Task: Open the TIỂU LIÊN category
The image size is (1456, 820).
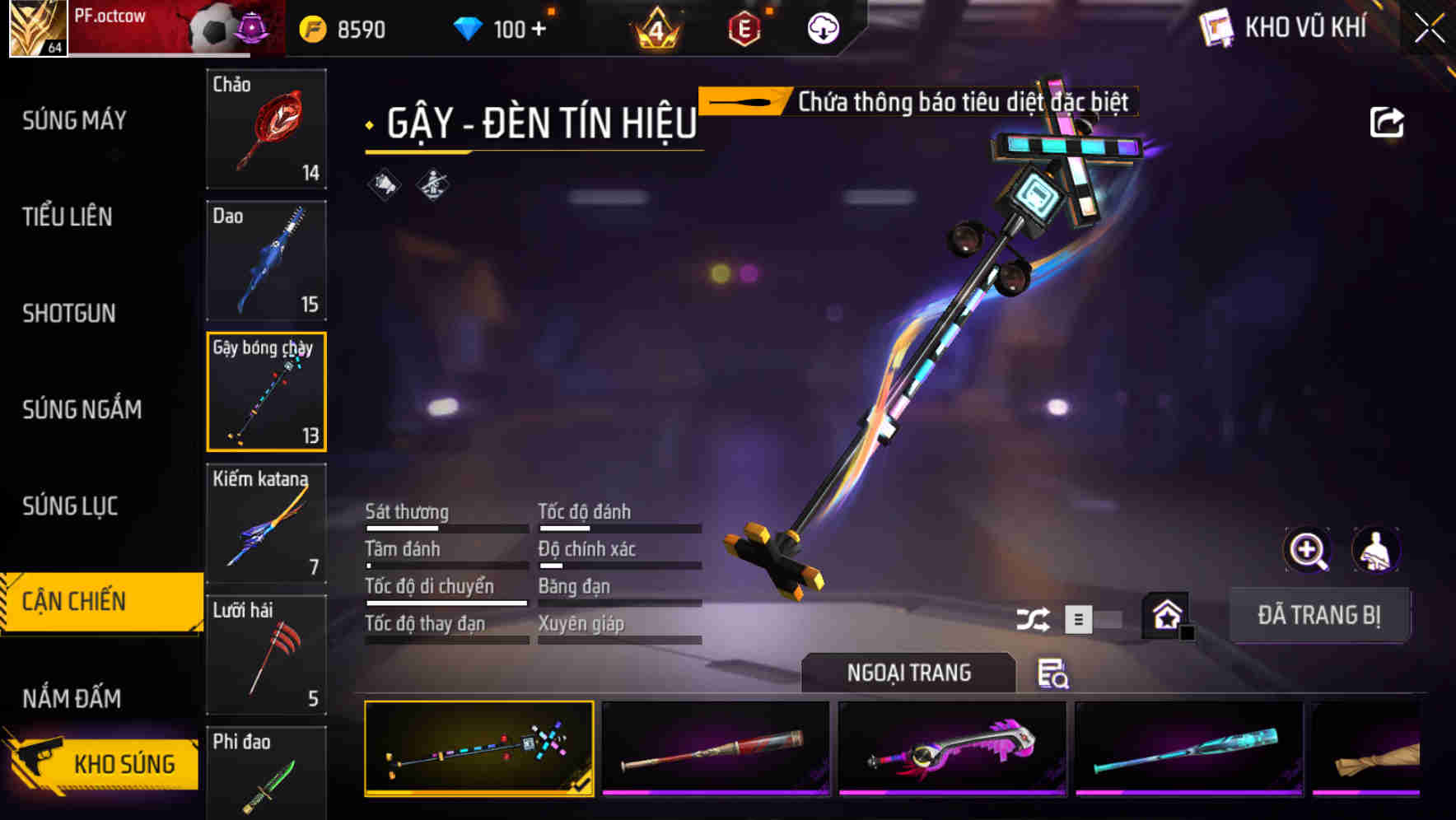Action: click(68, 217)
